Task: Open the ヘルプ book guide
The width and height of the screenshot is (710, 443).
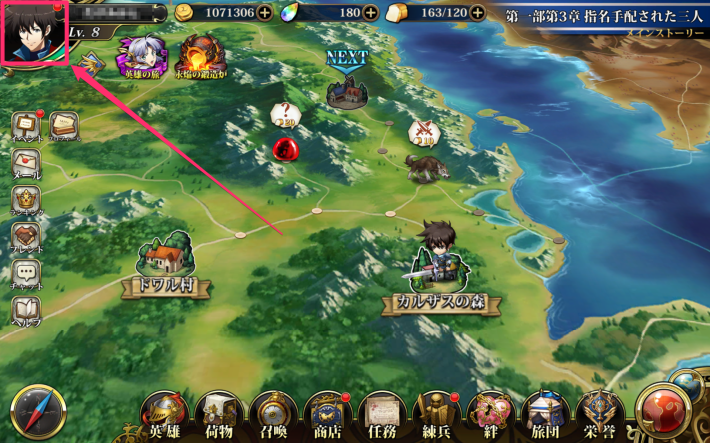Action: coord(26,312)
